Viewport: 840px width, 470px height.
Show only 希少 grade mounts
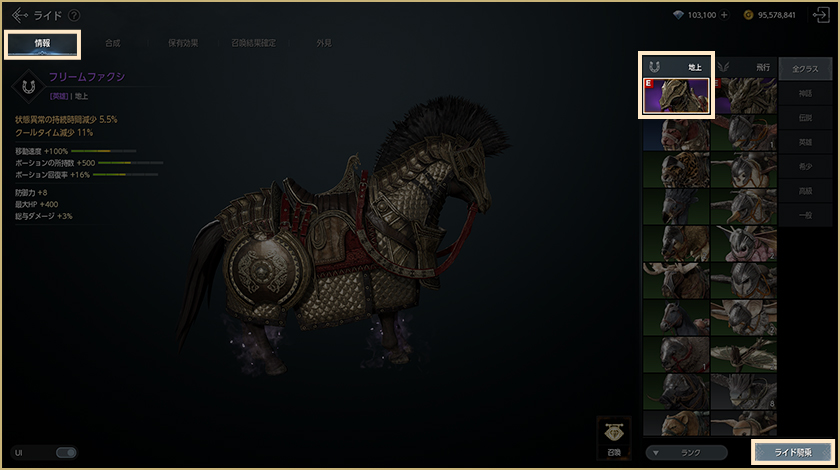805,168
